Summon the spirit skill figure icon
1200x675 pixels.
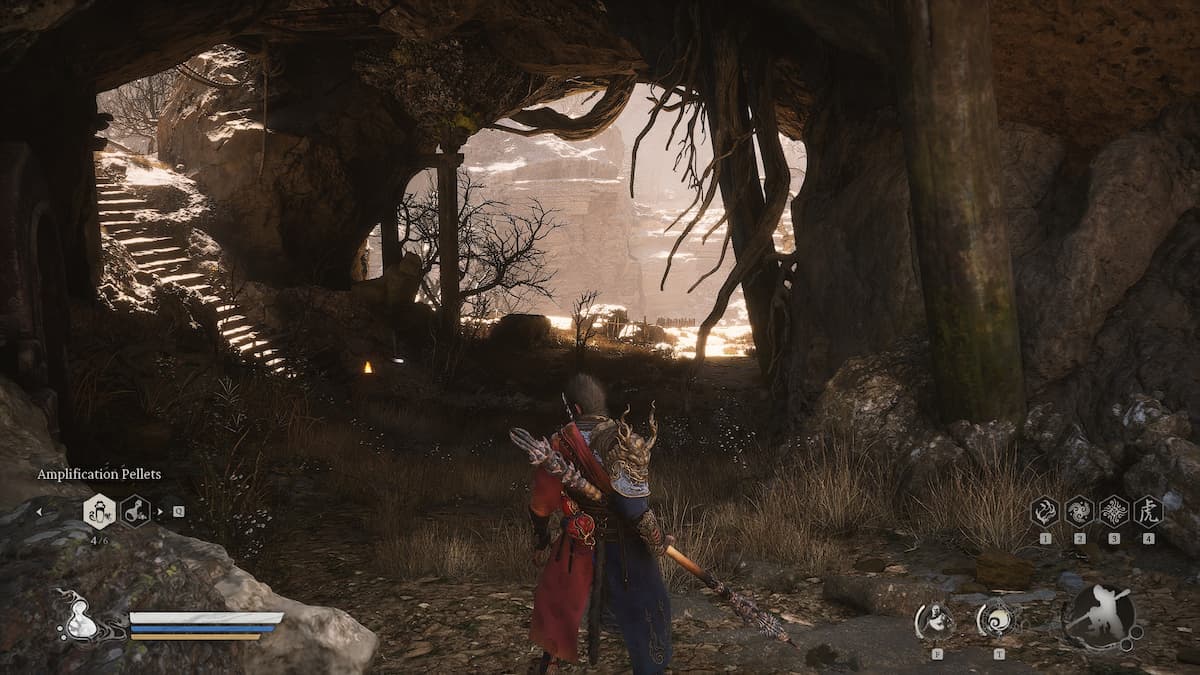tap(936, 620)
